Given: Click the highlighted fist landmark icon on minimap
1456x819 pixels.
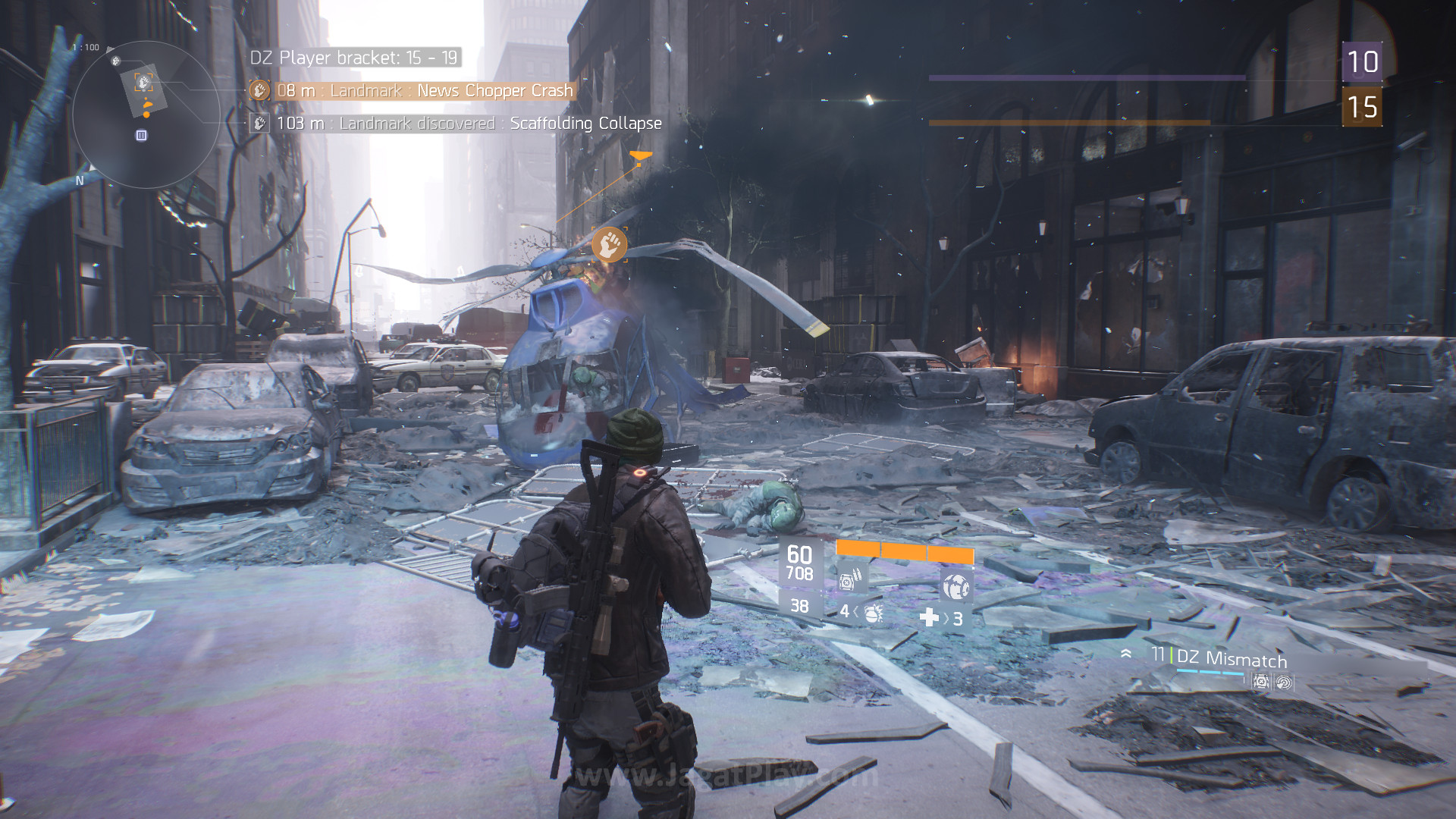Looking at the screenshot, I should (x=143, y=82).
